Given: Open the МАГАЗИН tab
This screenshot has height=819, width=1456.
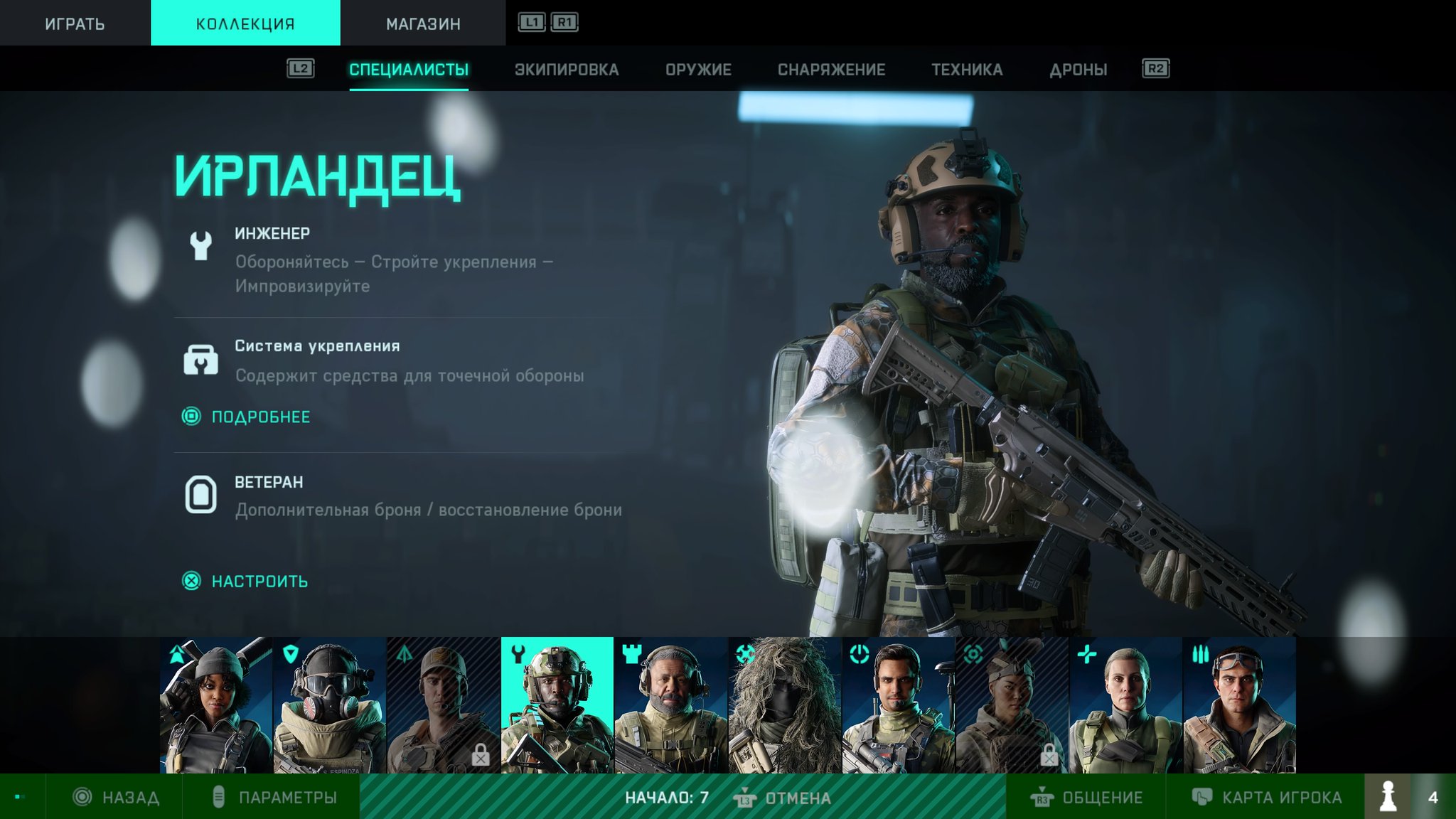Looking at the screenshot, I should click(x=423, y=23).
